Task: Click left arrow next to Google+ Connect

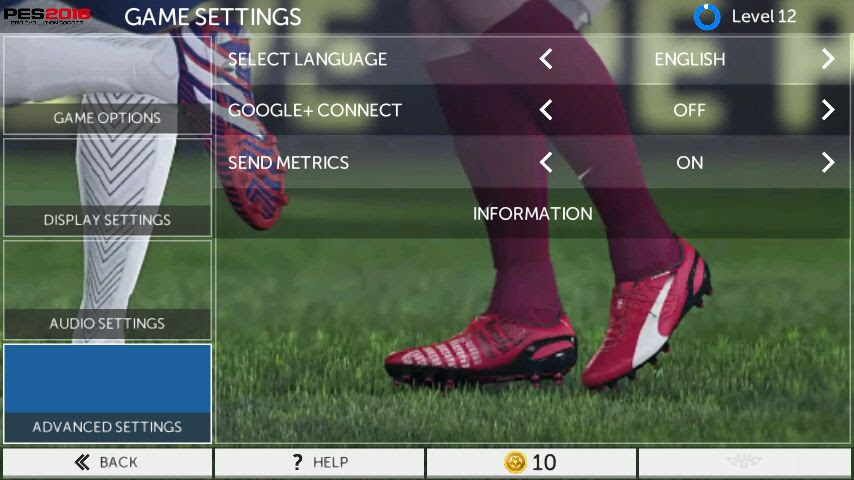Action: (546, 110)
